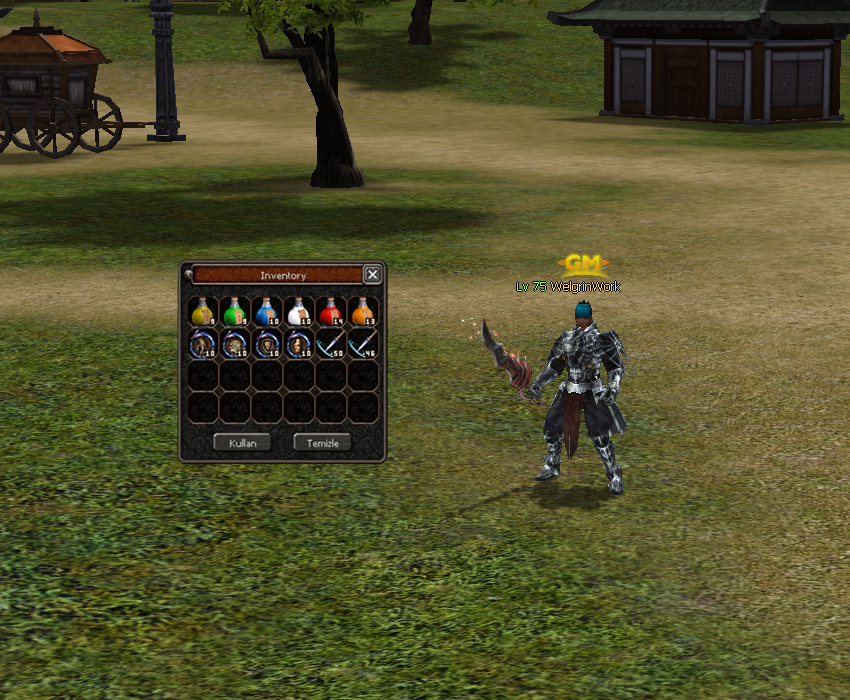Click the Kullan button
This screenshot has height=700, width=850.
pos(242,442)
